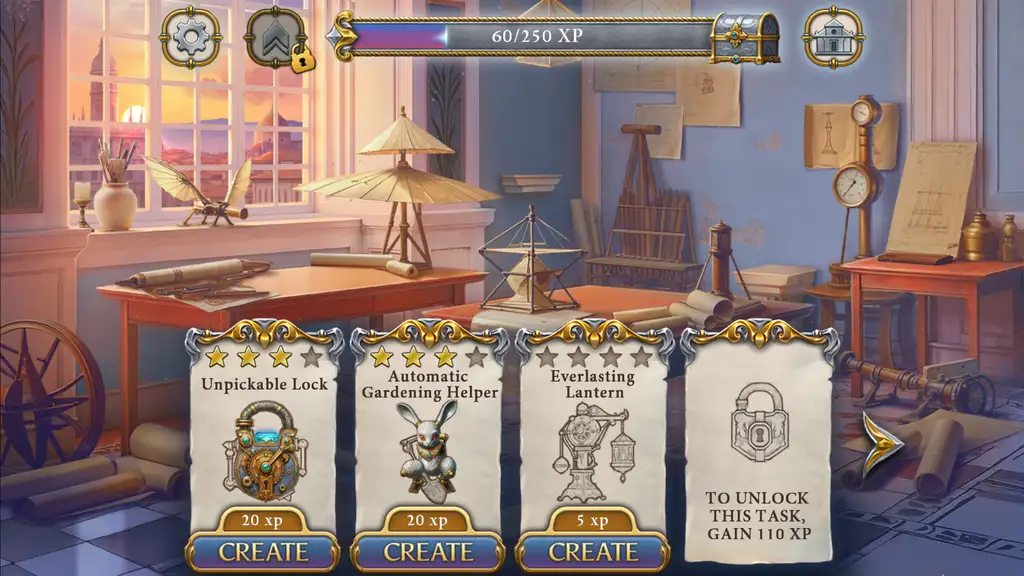Open the gear settings menu
The image size is (1024, 576).
190,38
